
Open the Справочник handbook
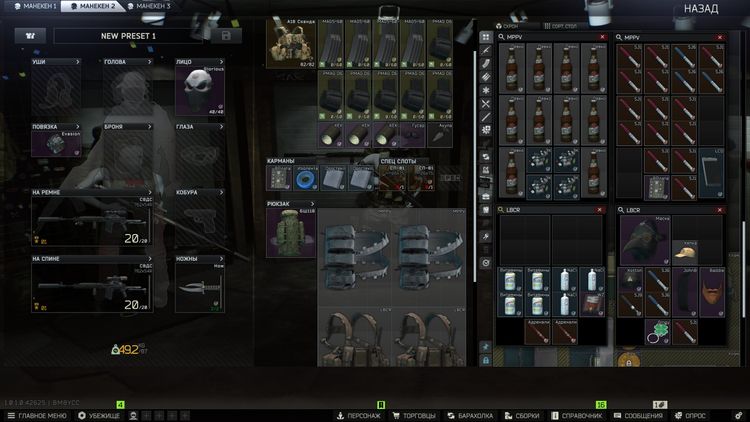coord(580,415)
